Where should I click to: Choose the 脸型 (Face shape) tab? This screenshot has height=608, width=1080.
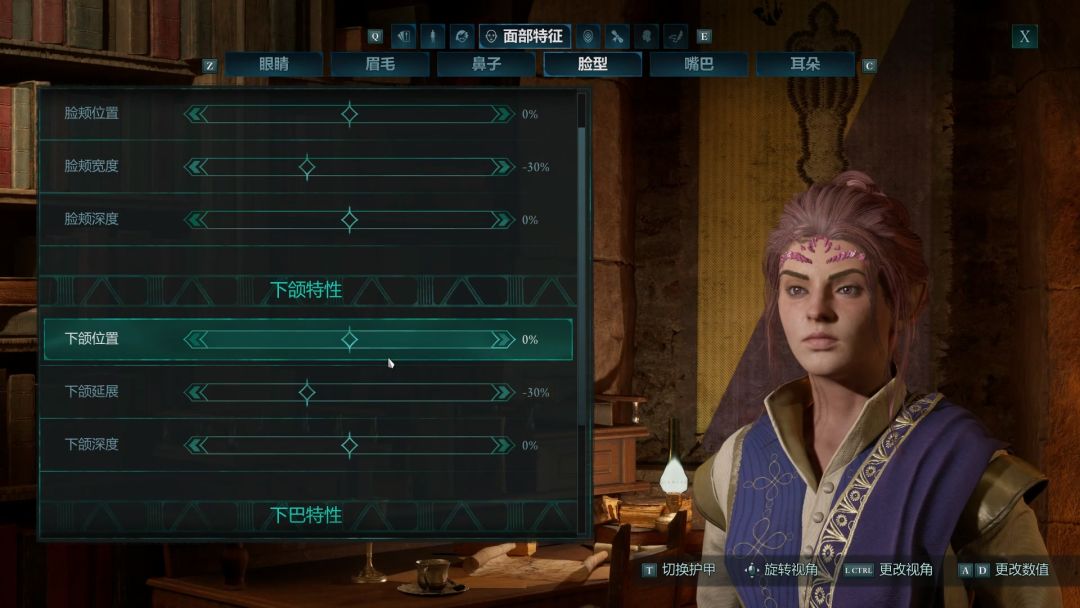[x=593, y=65]
